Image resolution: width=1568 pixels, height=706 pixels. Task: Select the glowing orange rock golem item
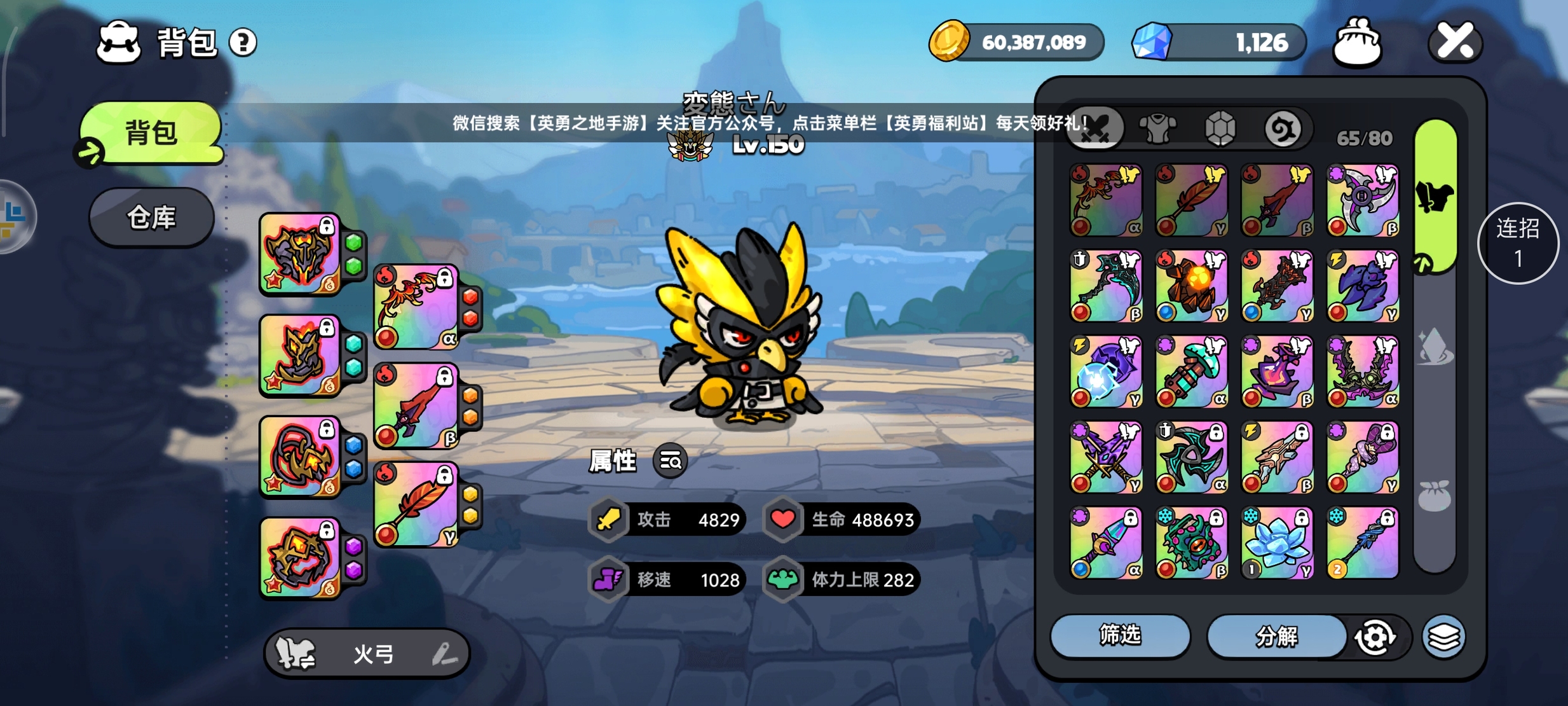click(1191, 286)
